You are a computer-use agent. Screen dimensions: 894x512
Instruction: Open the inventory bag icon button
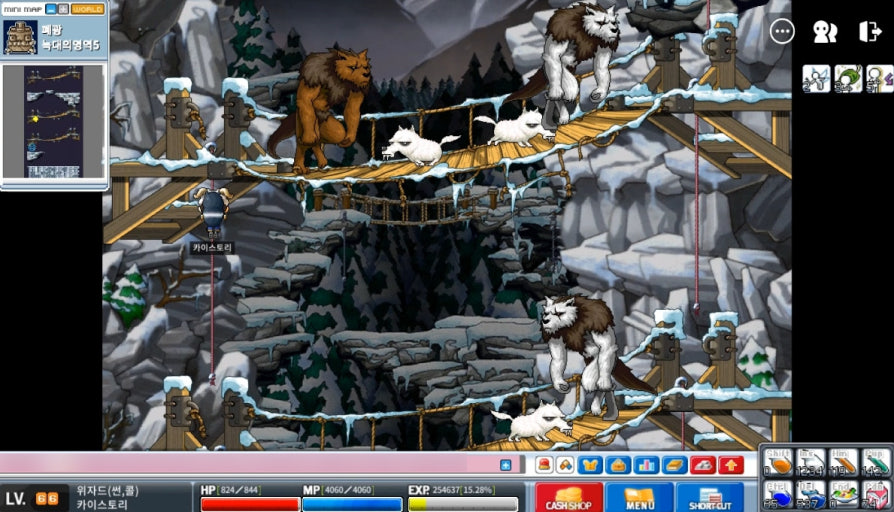[x=618, y=465]
